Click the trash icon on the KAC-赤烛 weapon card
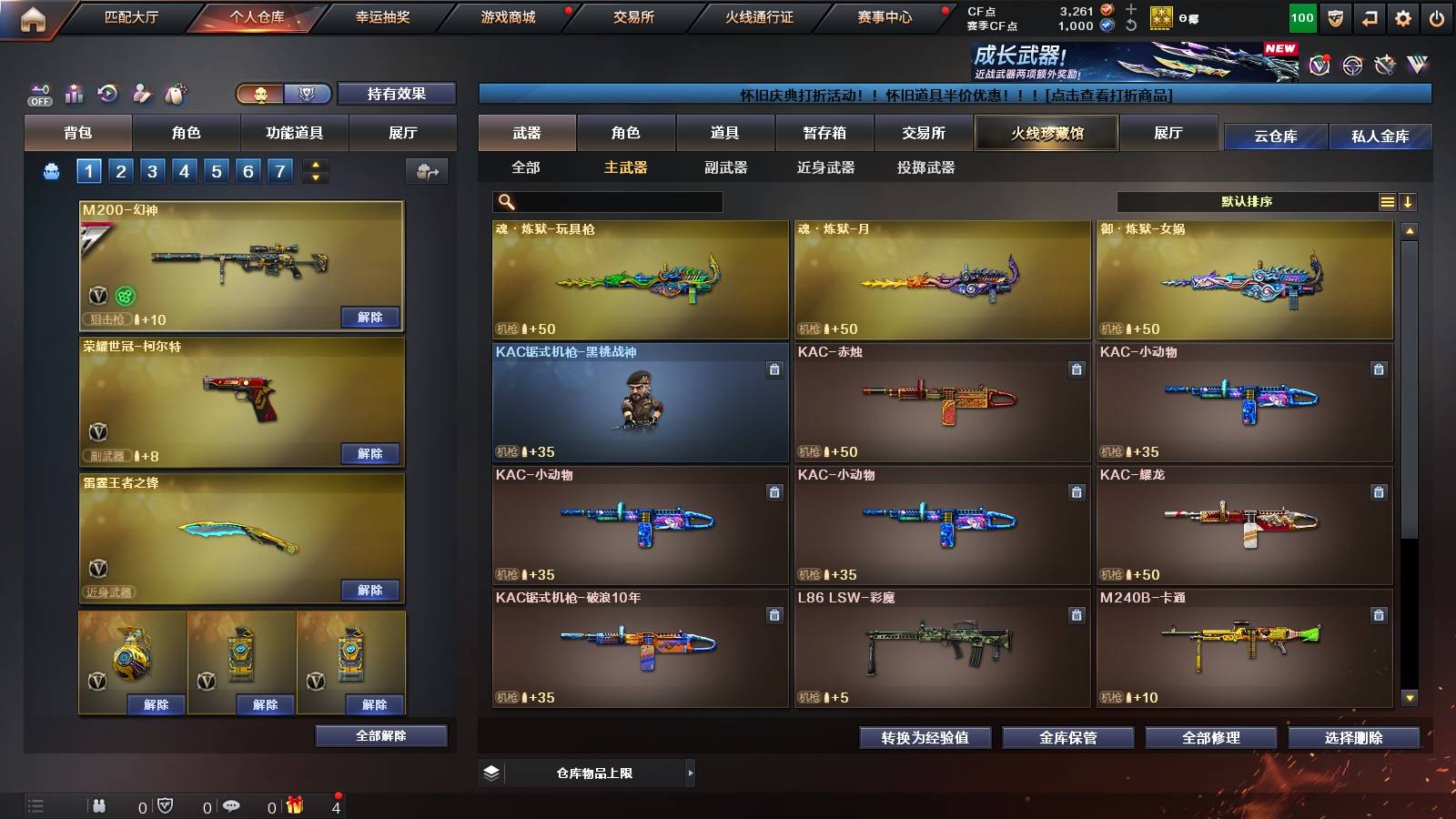 (1077, 369)
